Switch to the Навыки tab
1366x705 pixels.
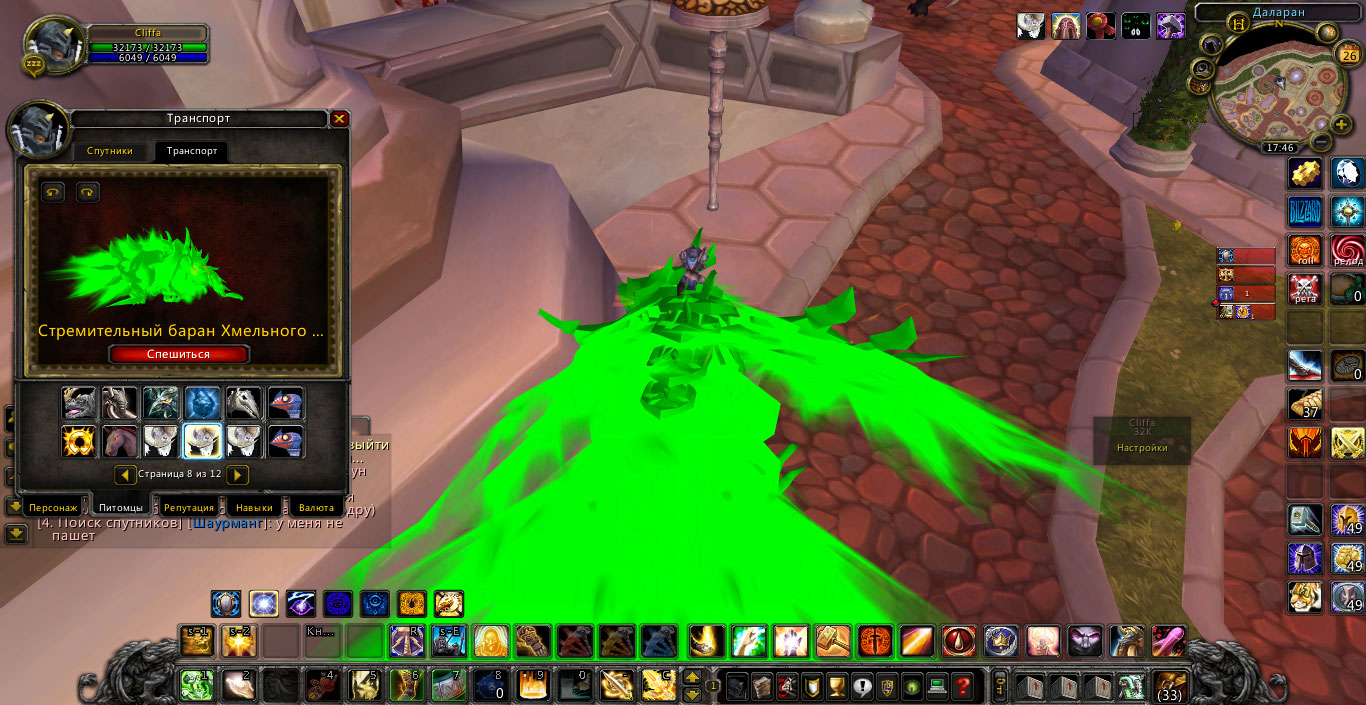[x=254, y=508]
